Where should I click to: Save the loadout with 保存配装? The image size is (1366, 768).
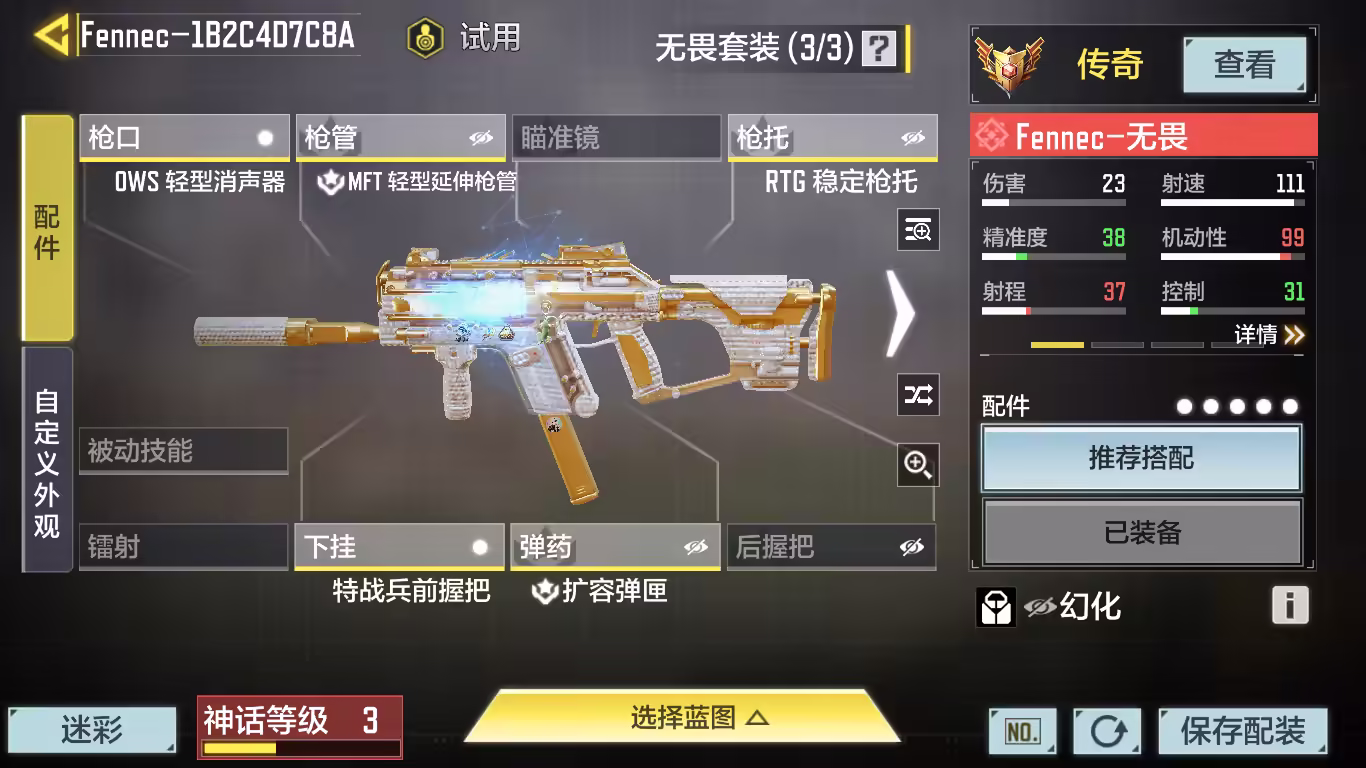pos(1243,731)
